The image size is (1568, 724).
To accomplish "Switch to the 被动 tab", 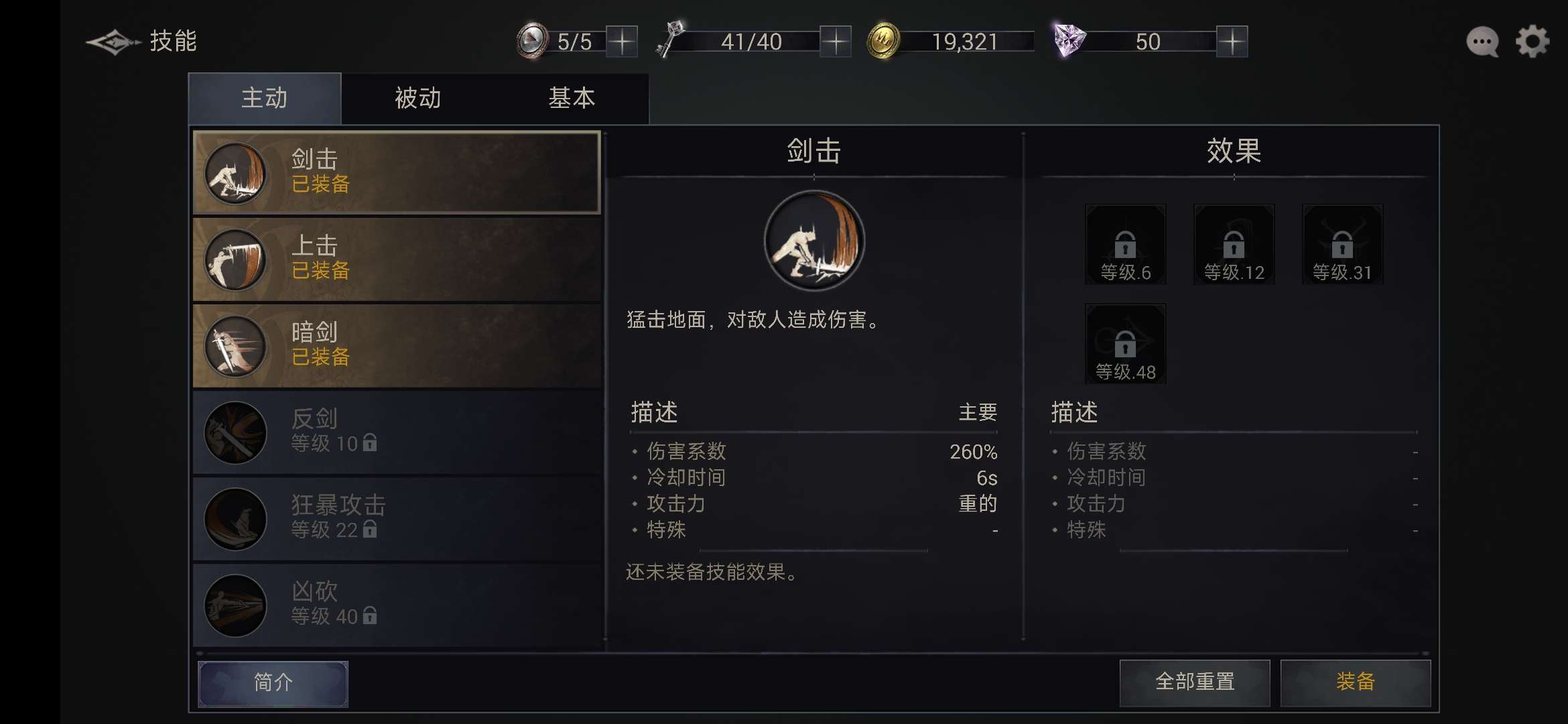I will tap(417, 98).
